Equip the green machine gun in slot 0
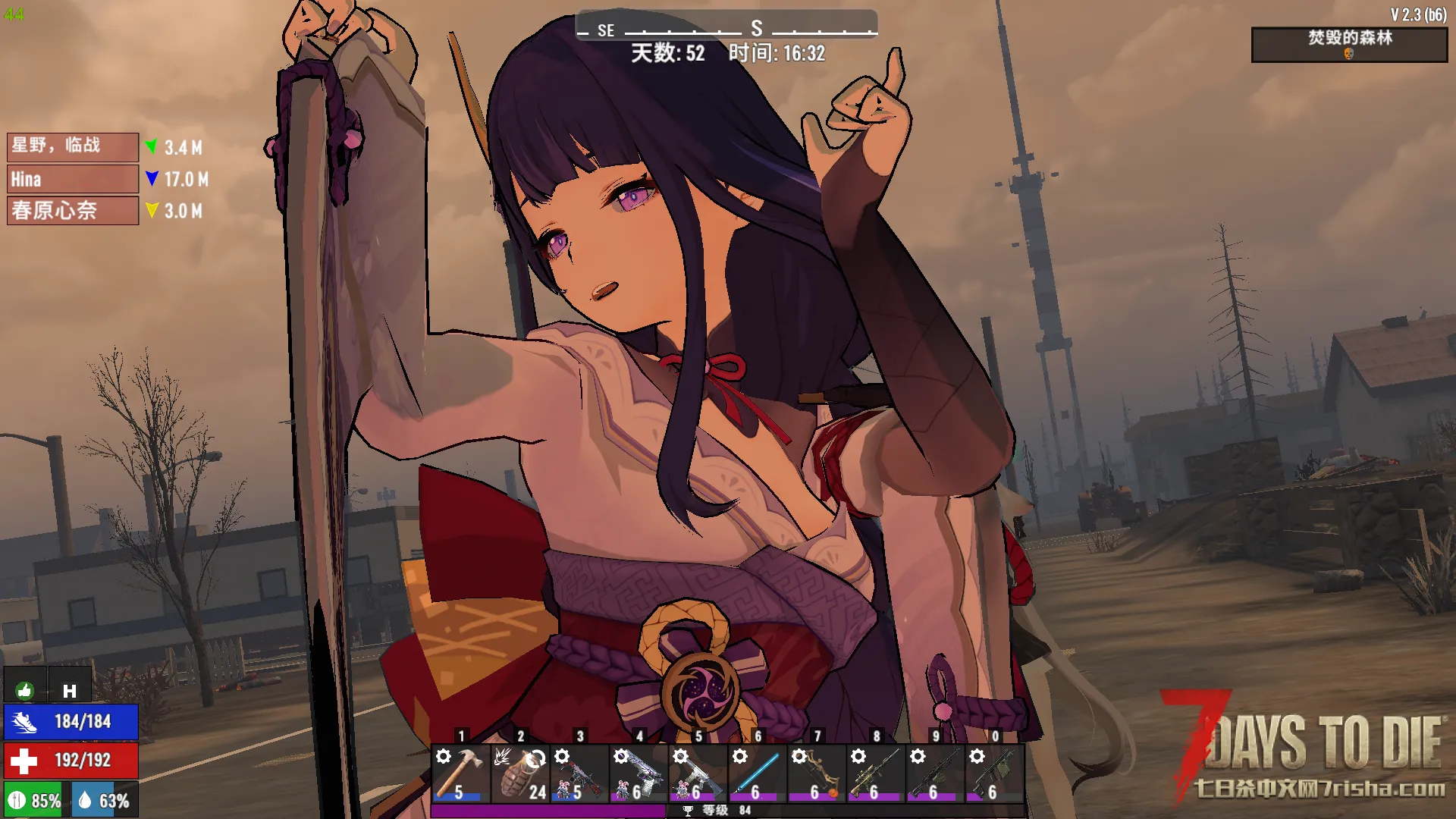1456x819 pixels. point(993,773)
